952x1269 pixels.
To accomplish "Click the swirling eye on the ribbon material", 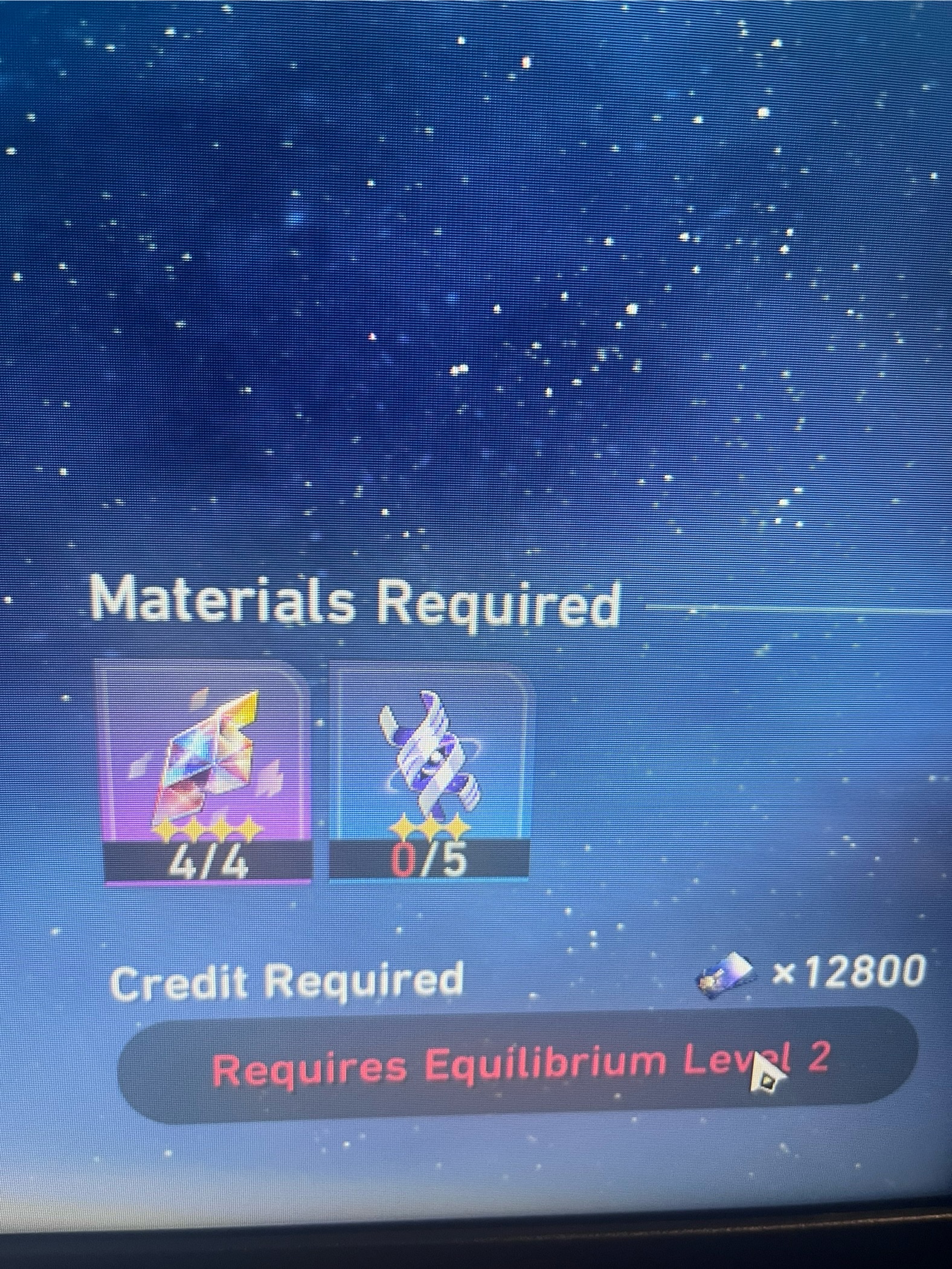I will point(435,761).
